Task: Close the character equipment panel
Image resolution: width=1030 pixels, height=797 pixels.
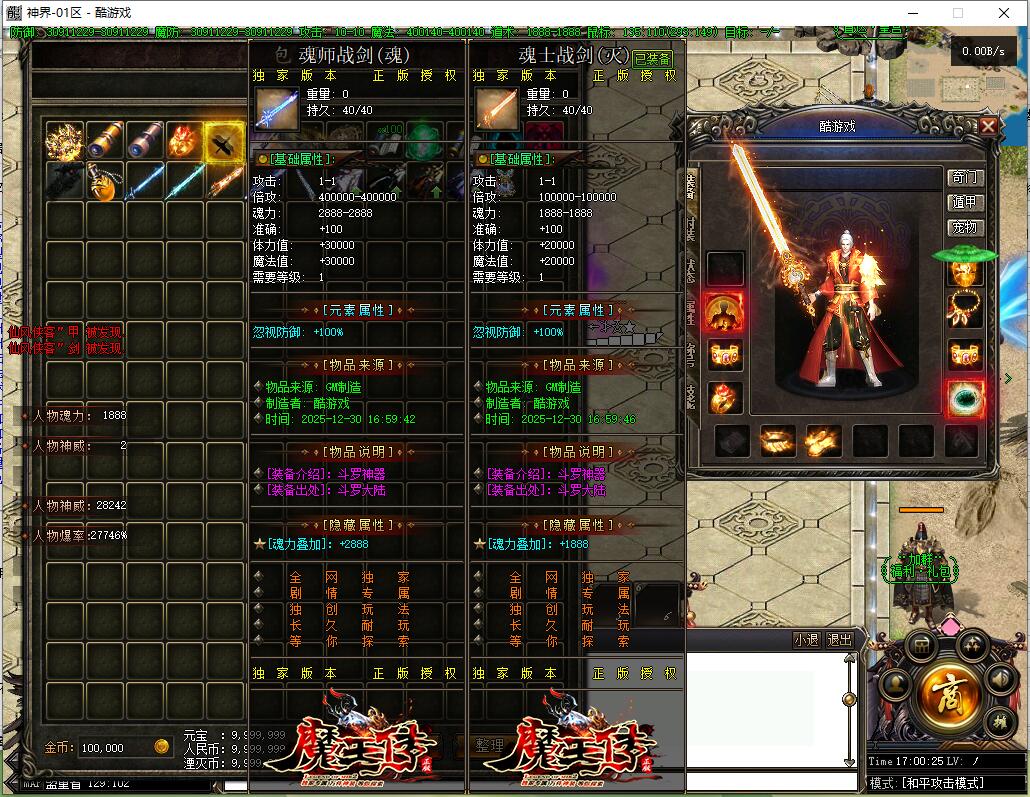Action: tap(988, 126)
